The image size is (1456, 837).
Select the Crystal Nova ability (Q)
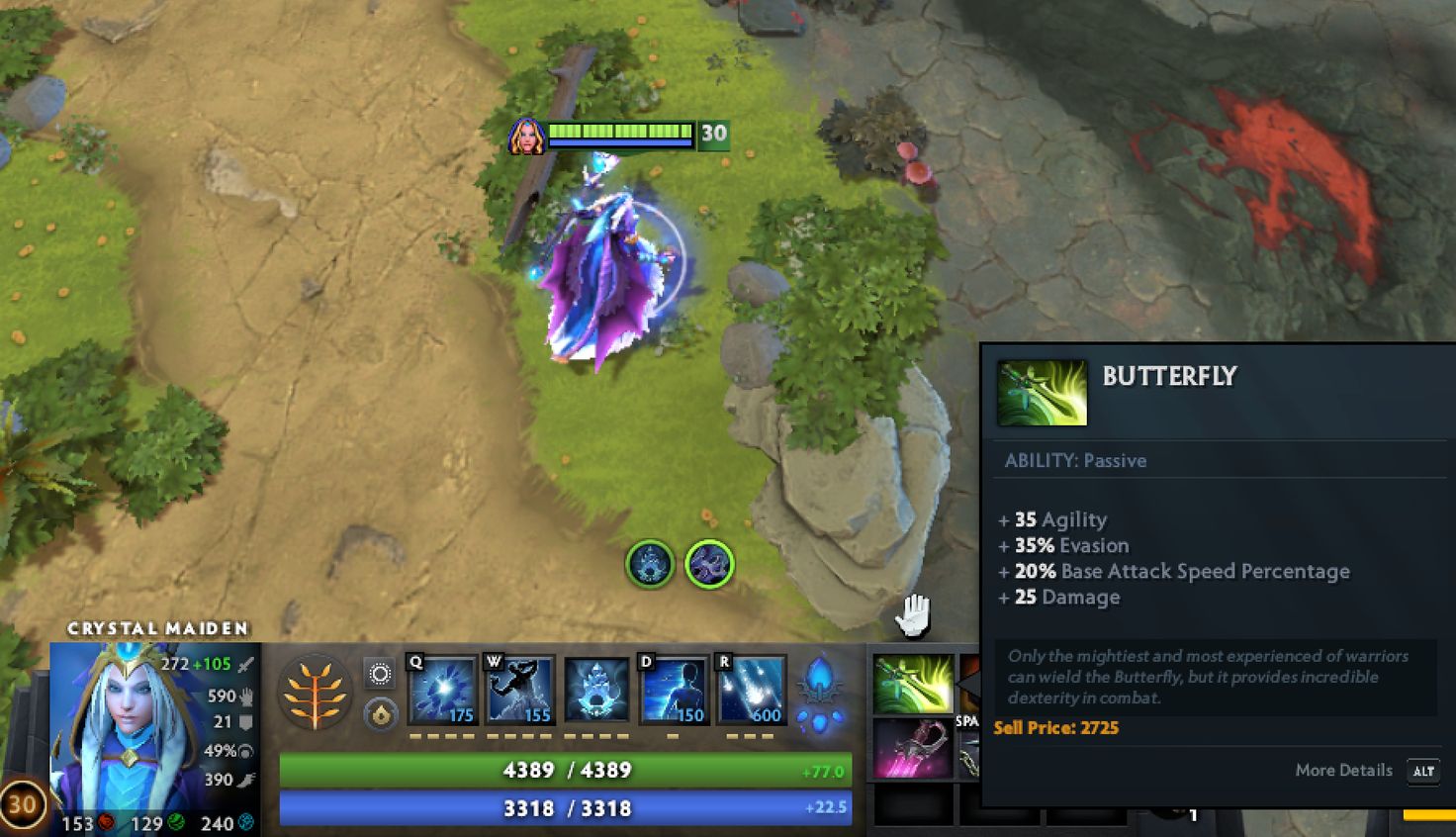click(441, 688)
